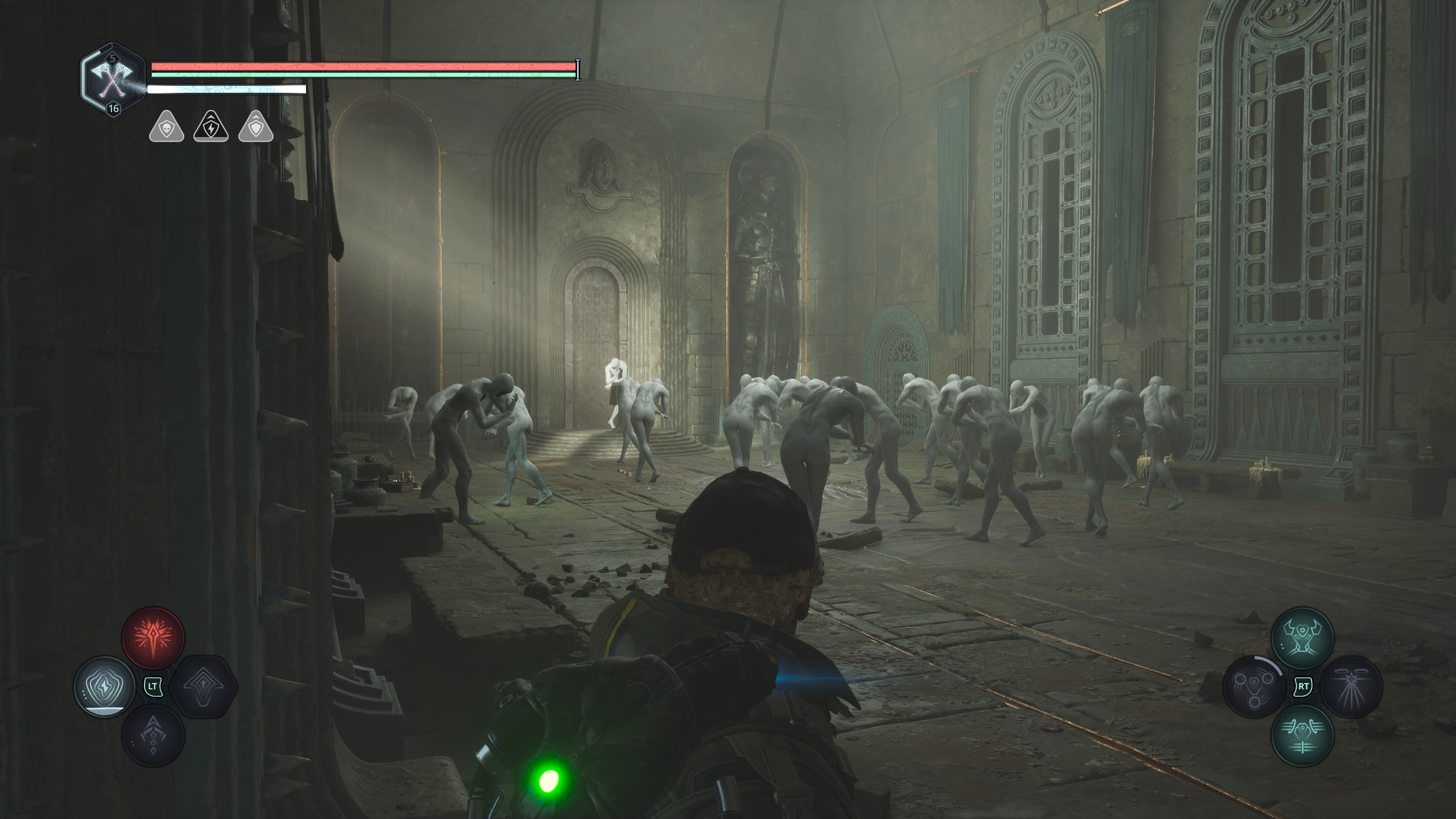
Task: Choose the starburst beam ability on the RT wheel
Action: [x=1352, y=687]
